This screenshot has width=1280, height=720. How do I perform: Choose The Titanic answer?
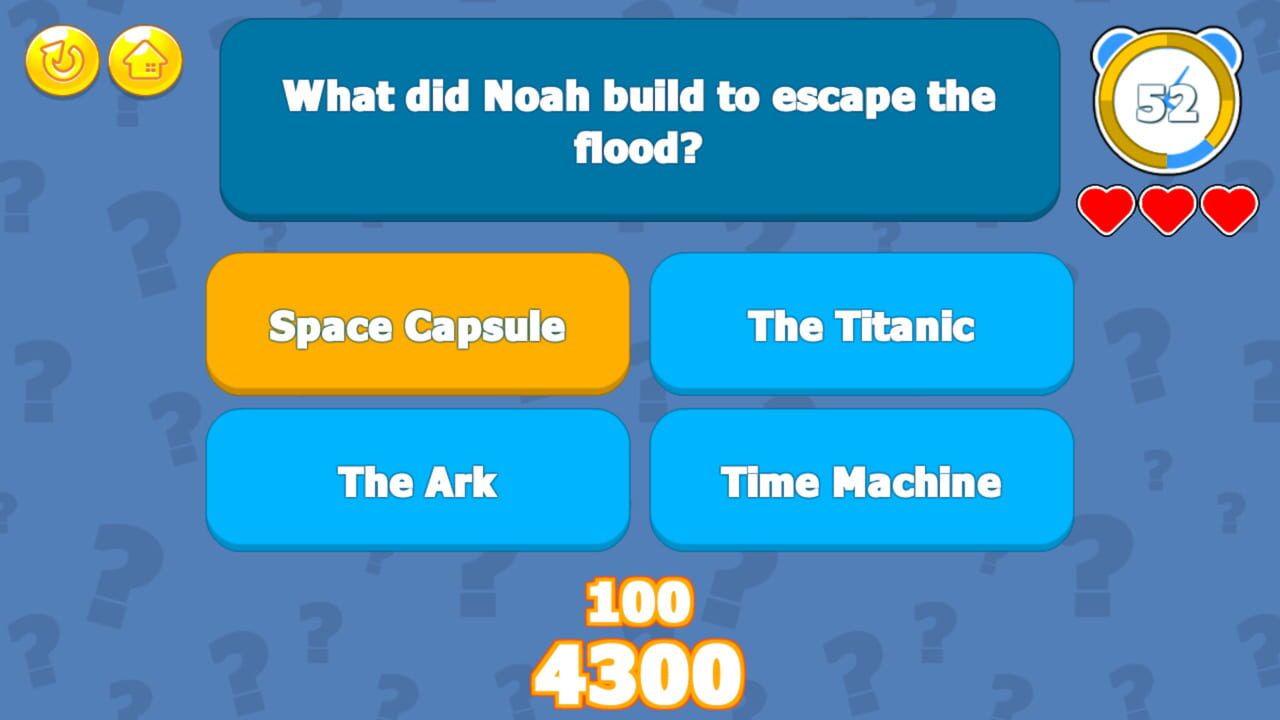click(x=862, y=323)
